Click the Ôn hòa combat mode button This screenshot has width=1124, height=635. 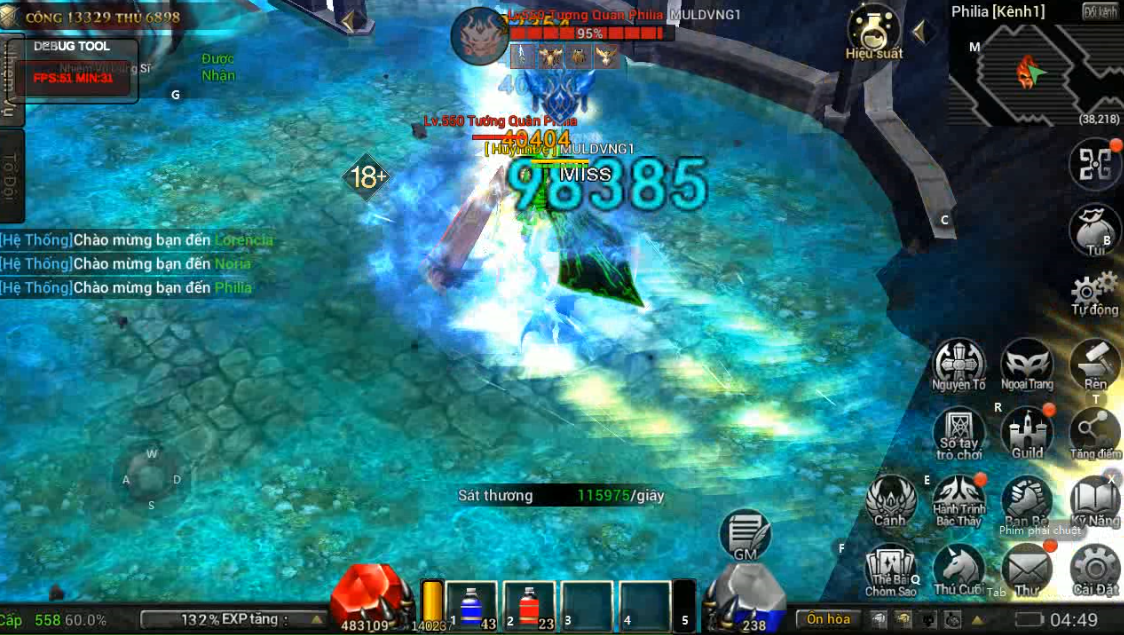pos(829,619)
